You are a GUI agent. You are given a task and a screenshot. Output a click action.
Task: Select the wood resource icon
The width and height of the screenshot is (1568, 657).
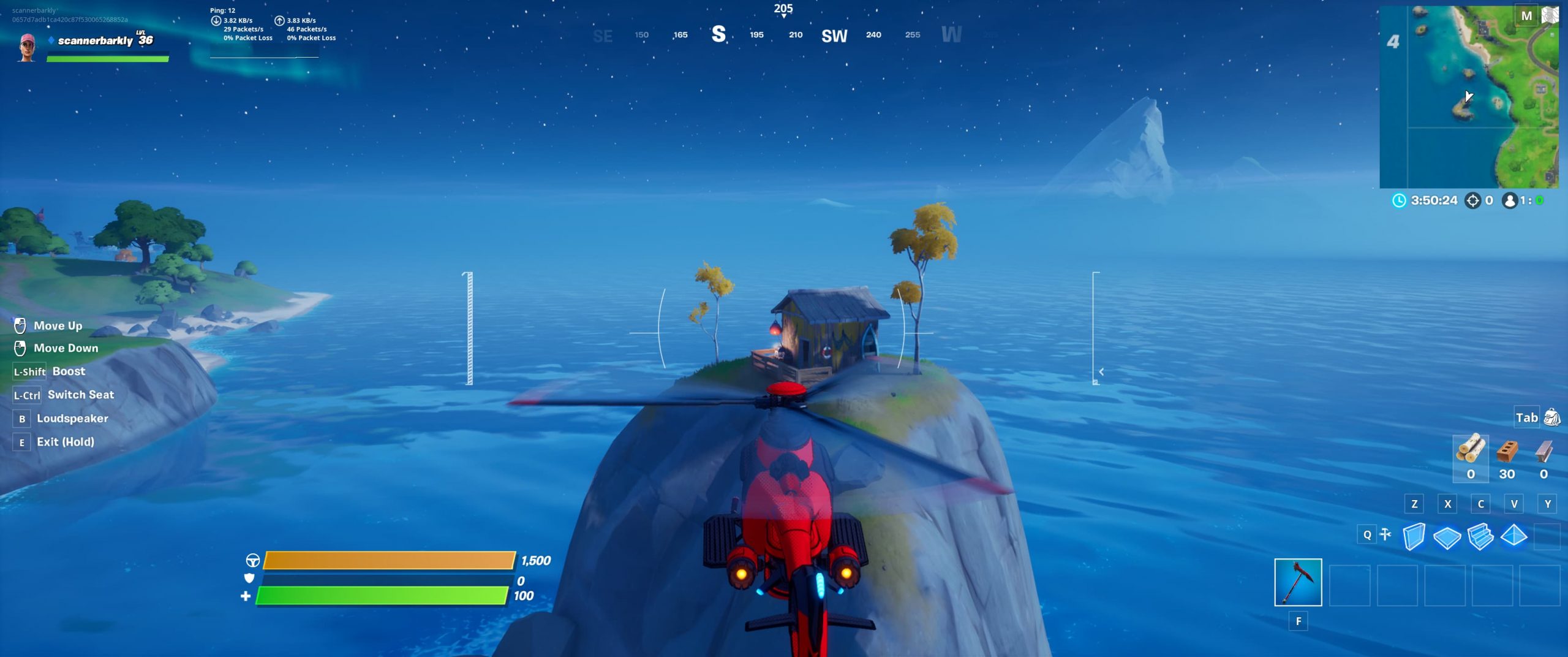pos(1470,457)
